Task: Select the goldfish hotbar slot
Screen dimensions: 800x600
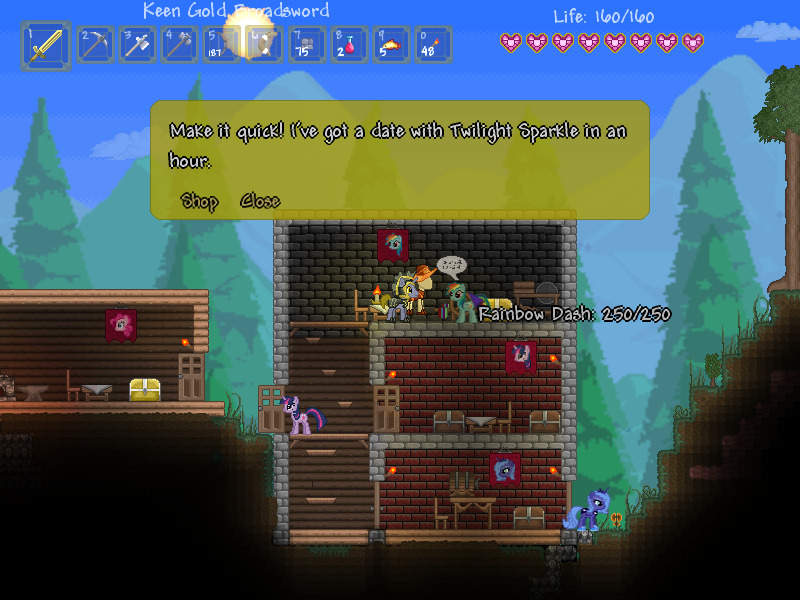Action: pyautogui.click(x=391, y=45)
